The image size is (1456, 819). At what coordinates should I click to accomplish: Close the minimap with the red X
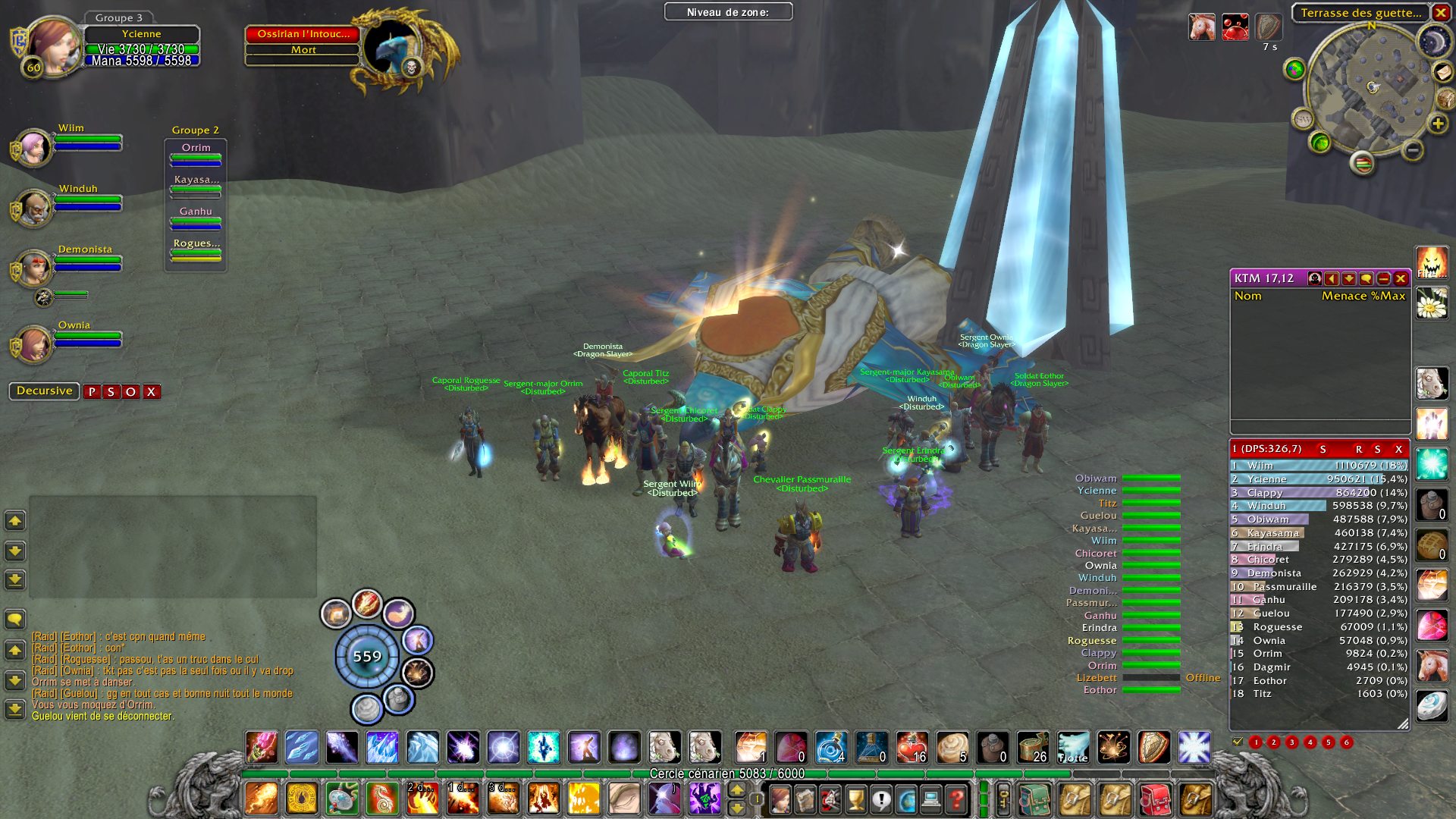pyautogui.click(x=1440, y=12)
